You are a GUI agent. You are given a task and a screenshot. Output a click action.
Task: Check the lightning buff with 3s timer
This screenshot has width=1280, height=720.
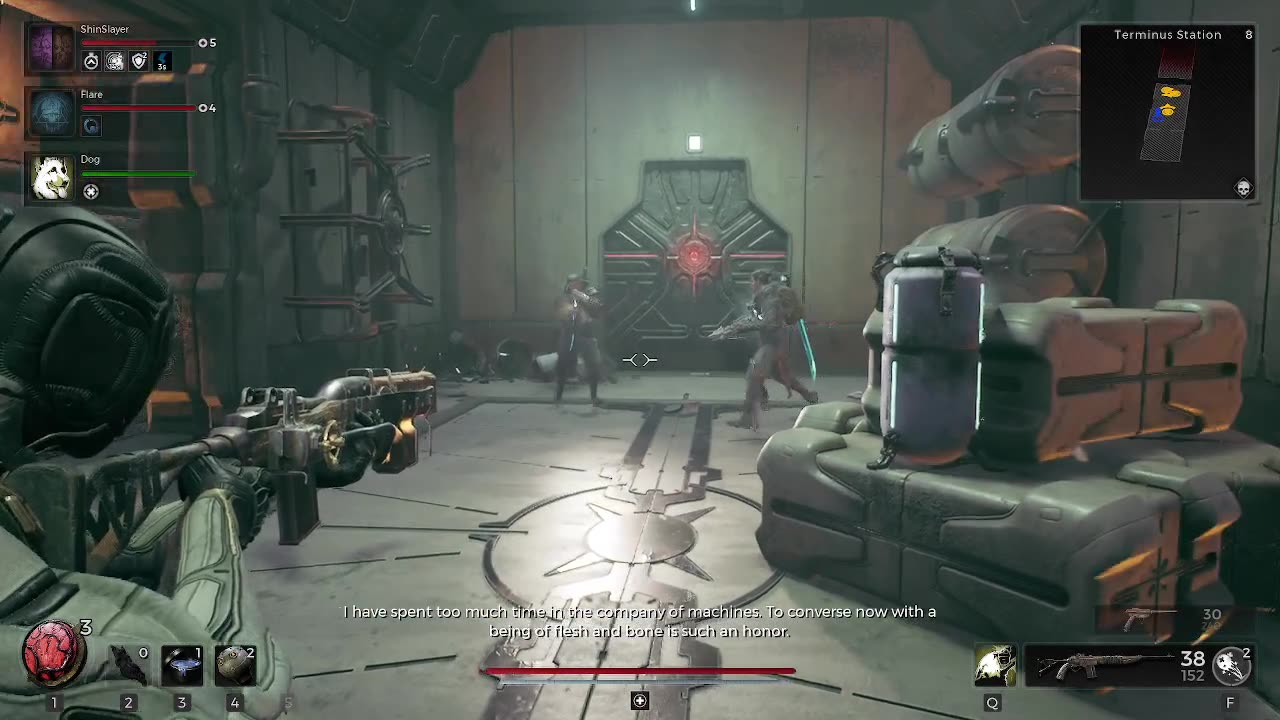[x=162, y=62]
